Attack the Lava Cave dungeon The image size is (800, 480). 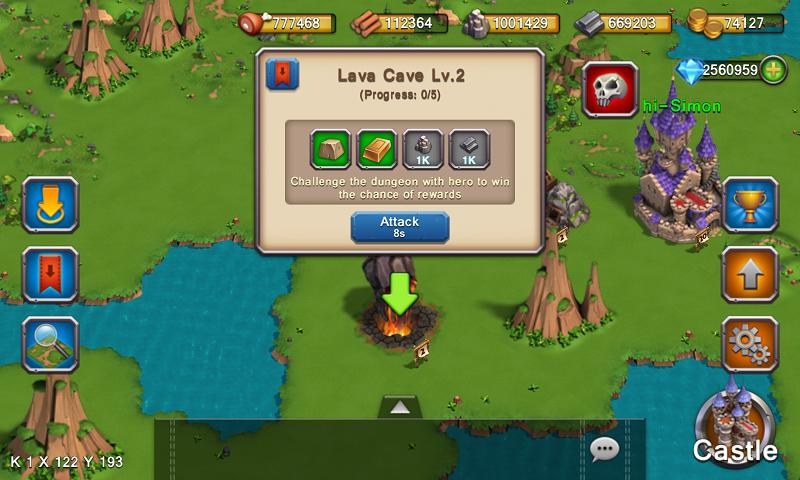click(x=399, y=226)
